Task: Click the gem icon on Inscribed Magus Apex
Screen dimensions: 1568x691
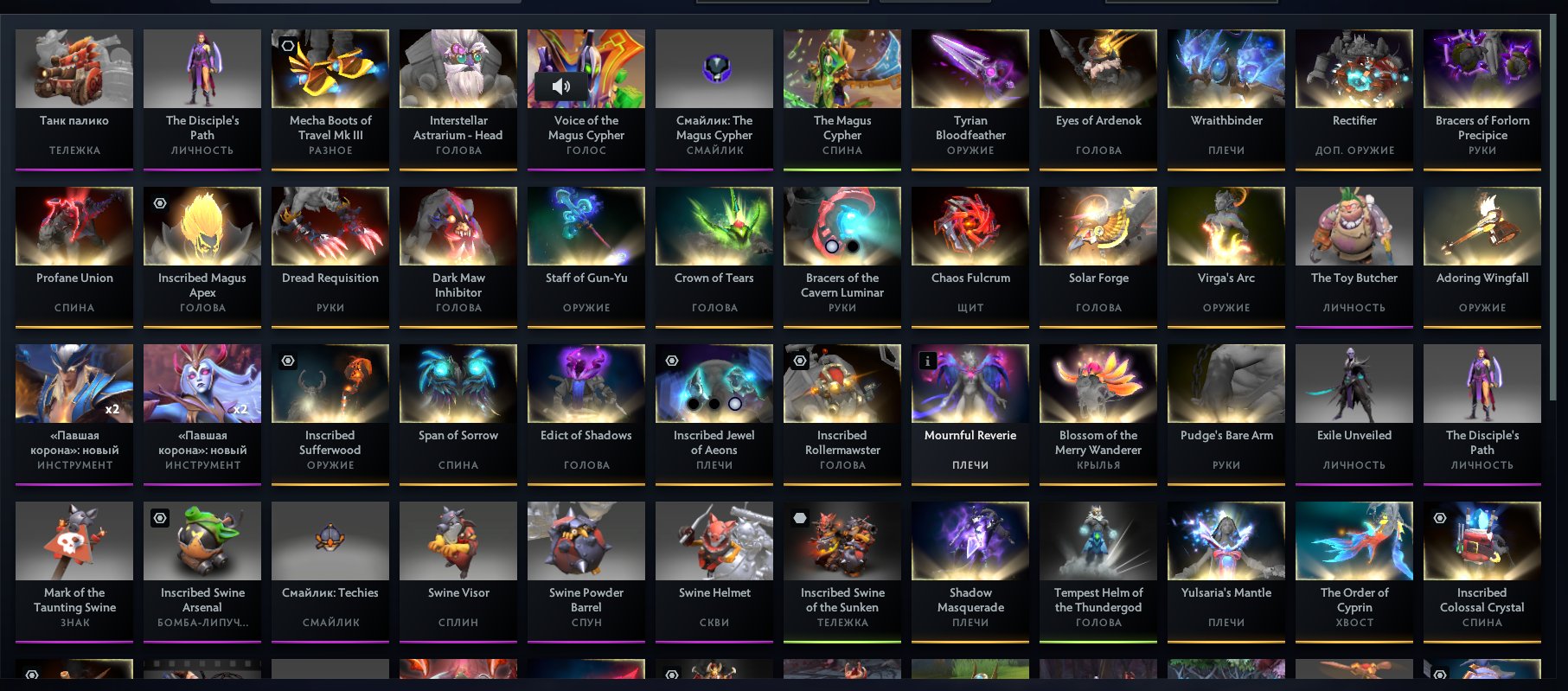Action: [x=159, y=202]
